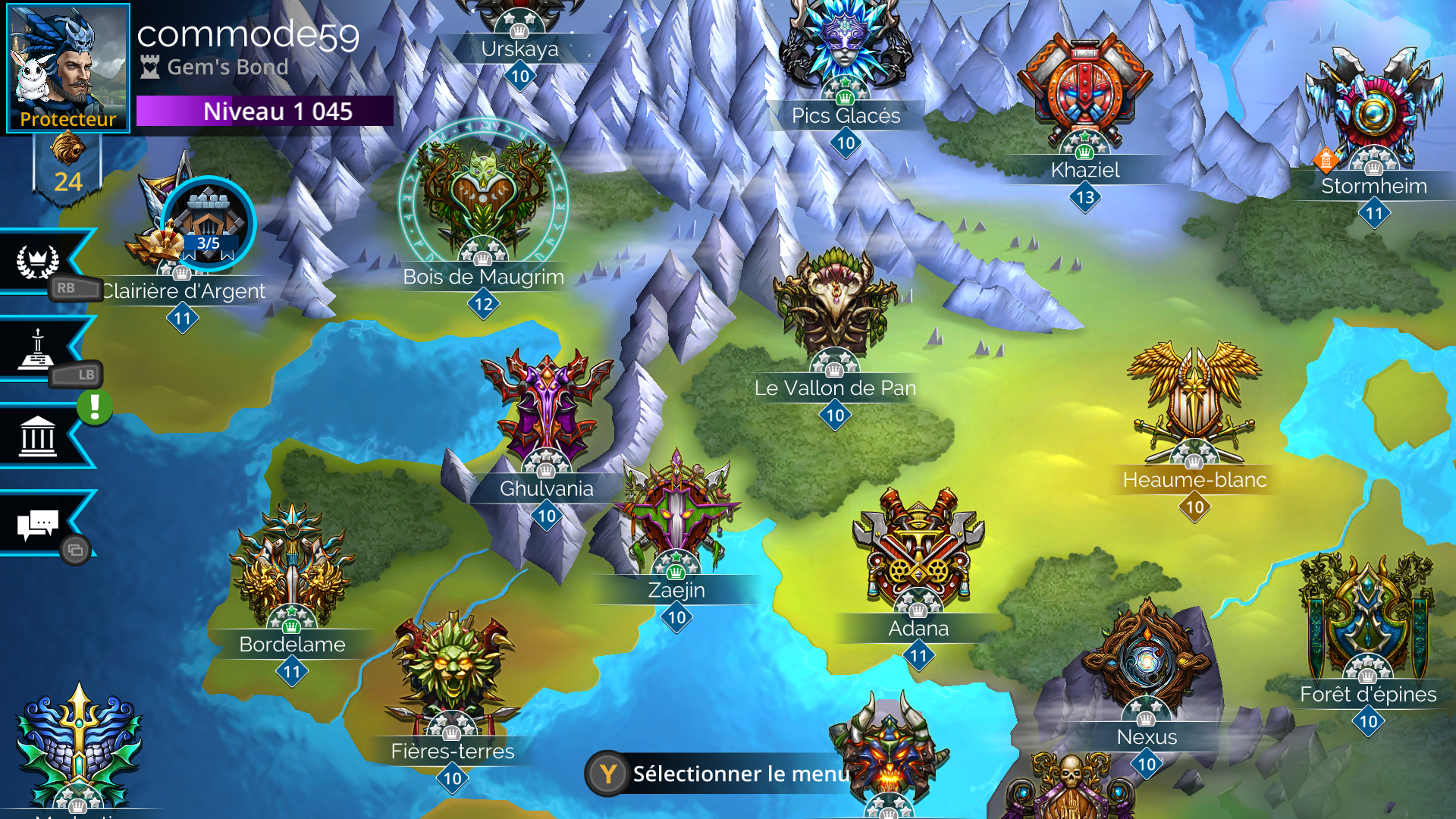The image size is (1456, 819).
Task: Open the Ghulvania kingdom
Action: [546, 409]
